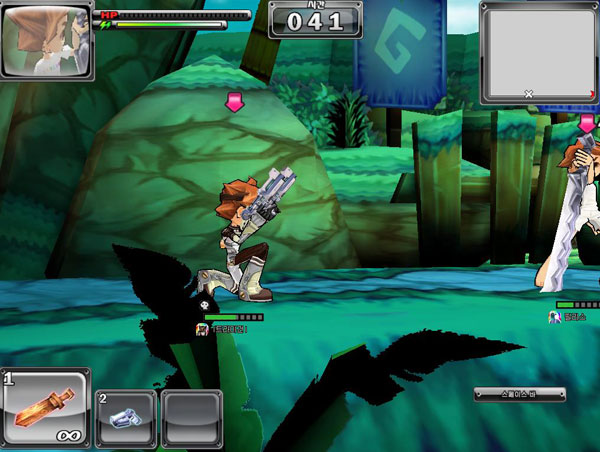Click the small dark spacebar button
Screen dimensions: 600x452
[519, 395]
